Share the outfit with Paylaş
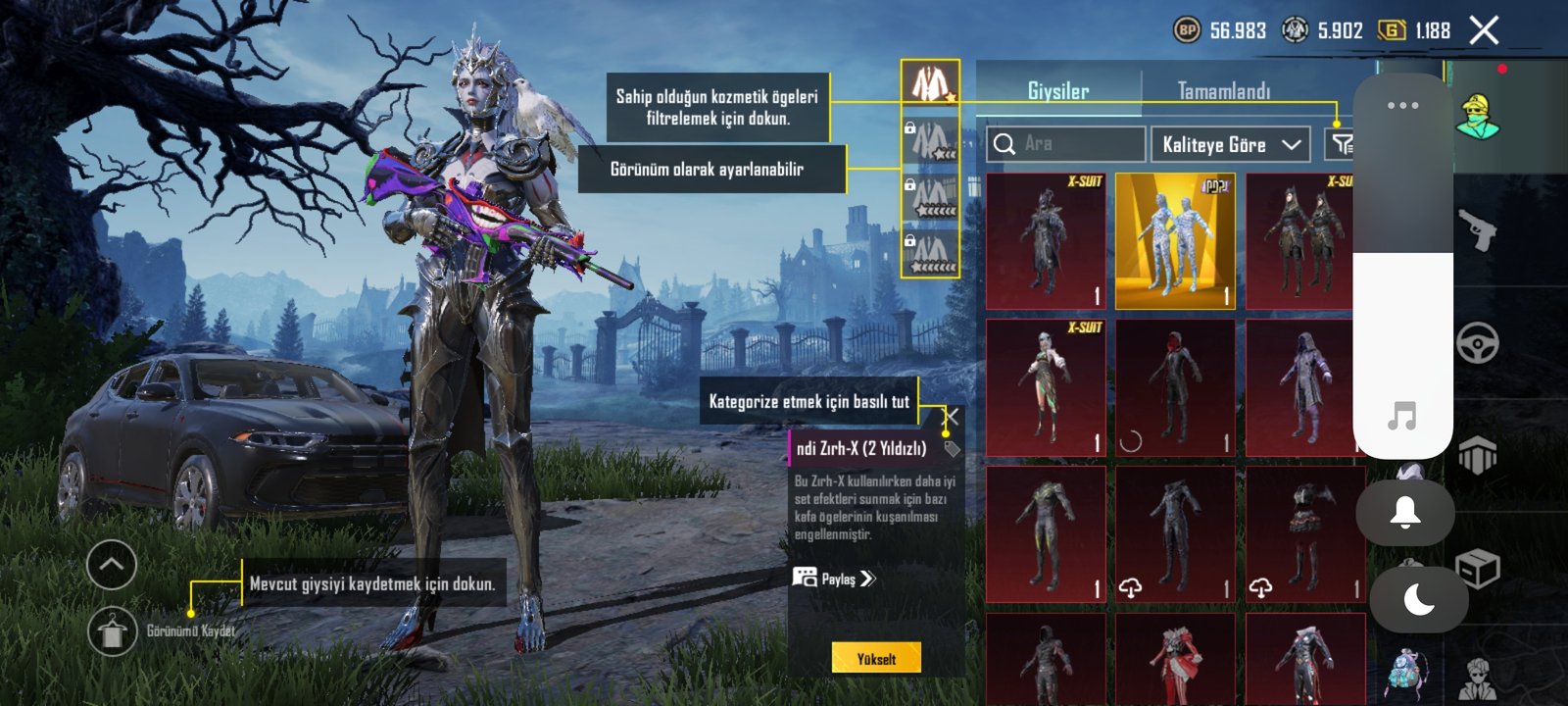 pos(834,579)
